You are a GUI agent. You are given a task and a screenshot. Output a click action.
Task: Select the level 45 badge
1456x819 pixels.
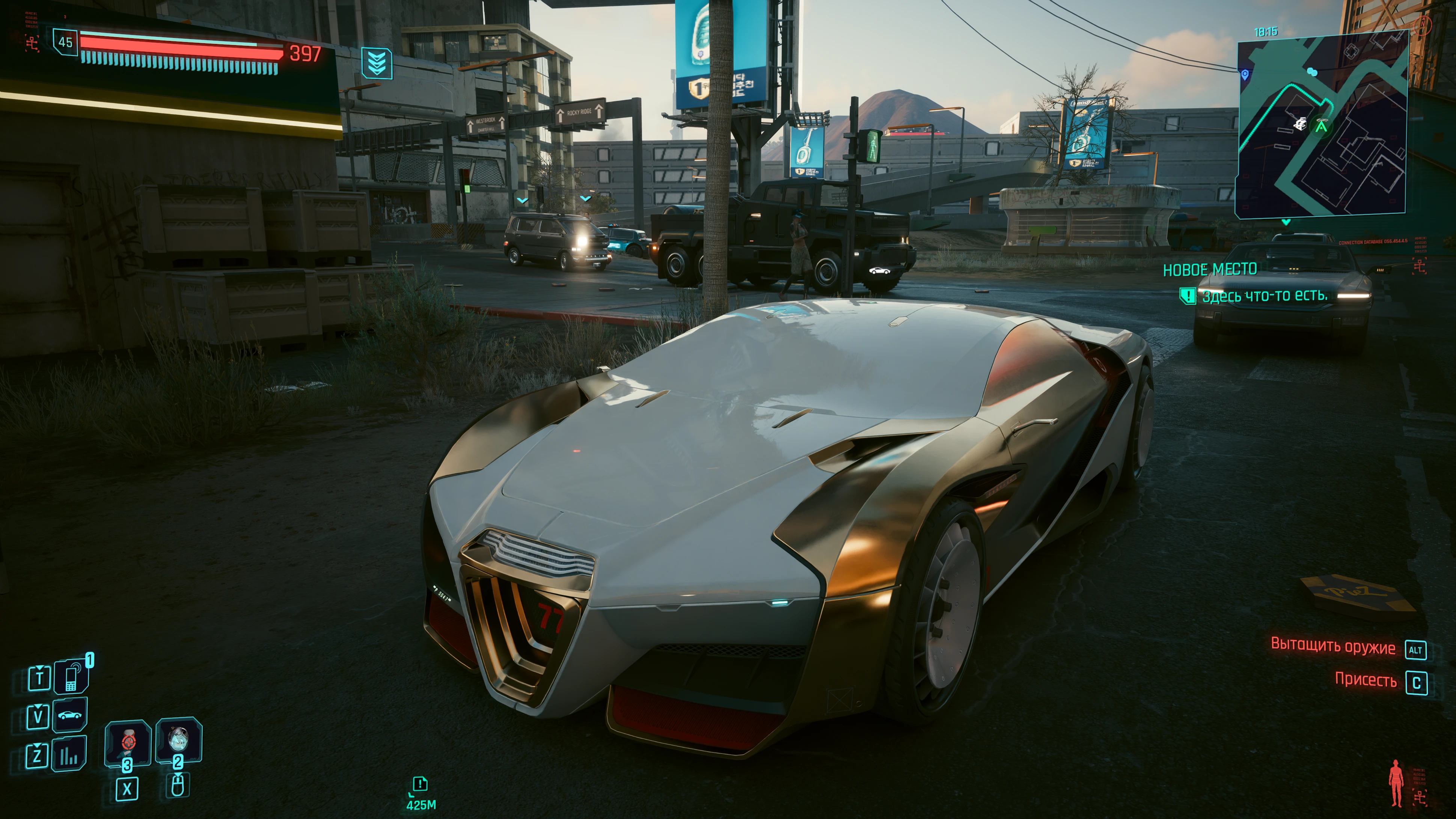[66, 42]
